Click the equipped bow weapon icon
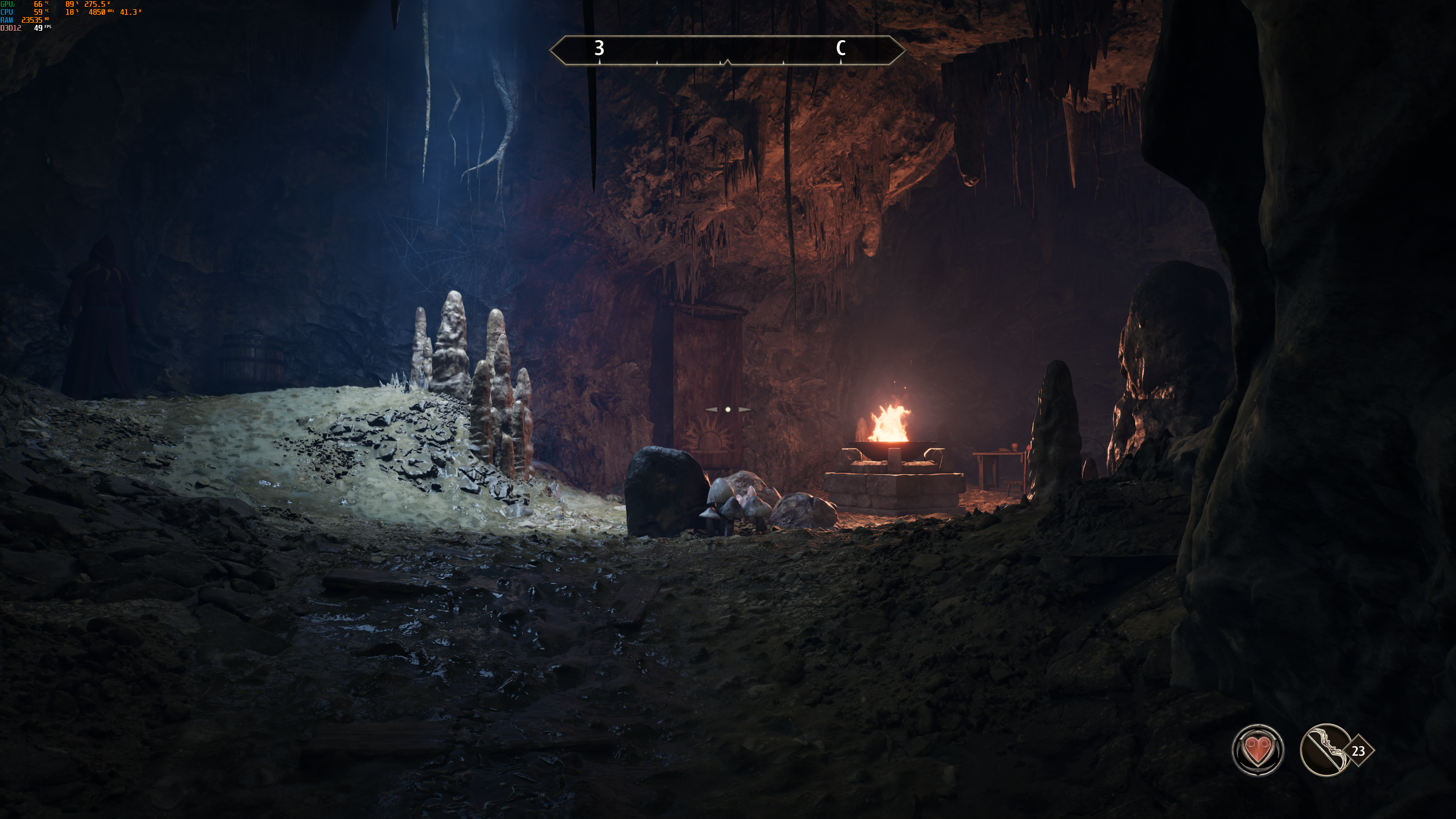 click(x=1326, y=750)
